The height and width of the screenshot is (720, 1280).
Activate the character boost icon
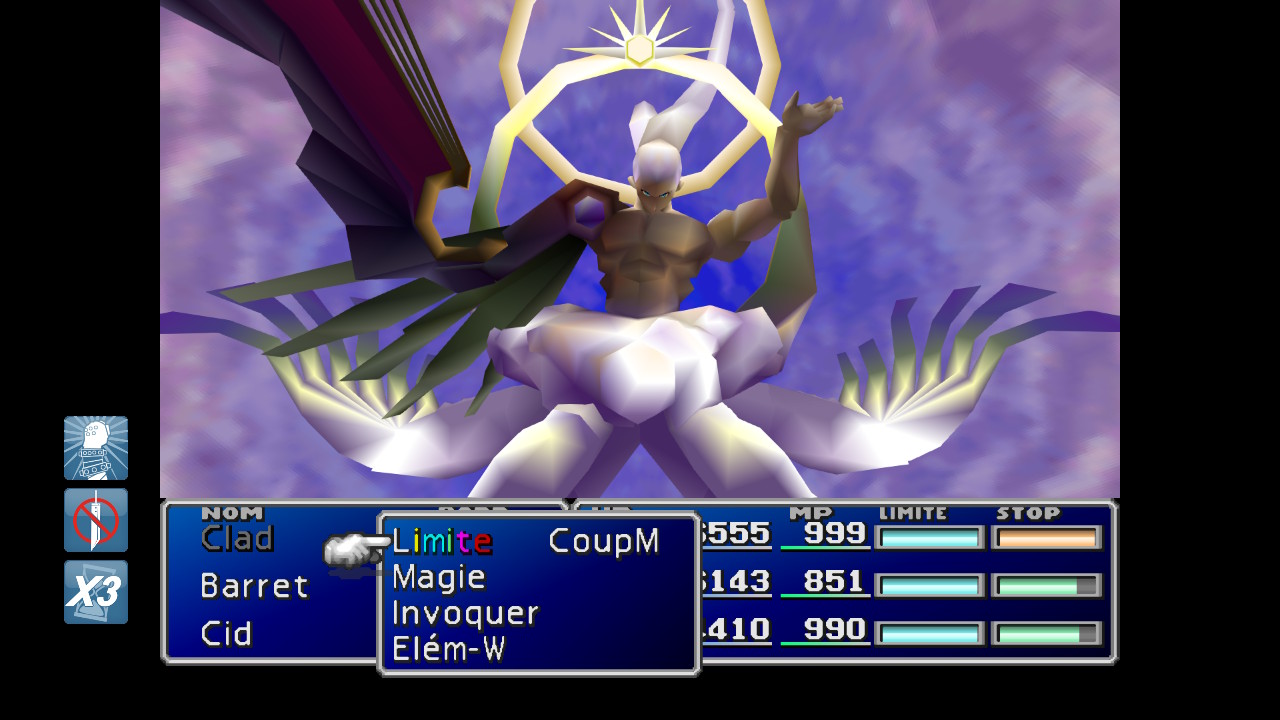(x=96, y=448)
